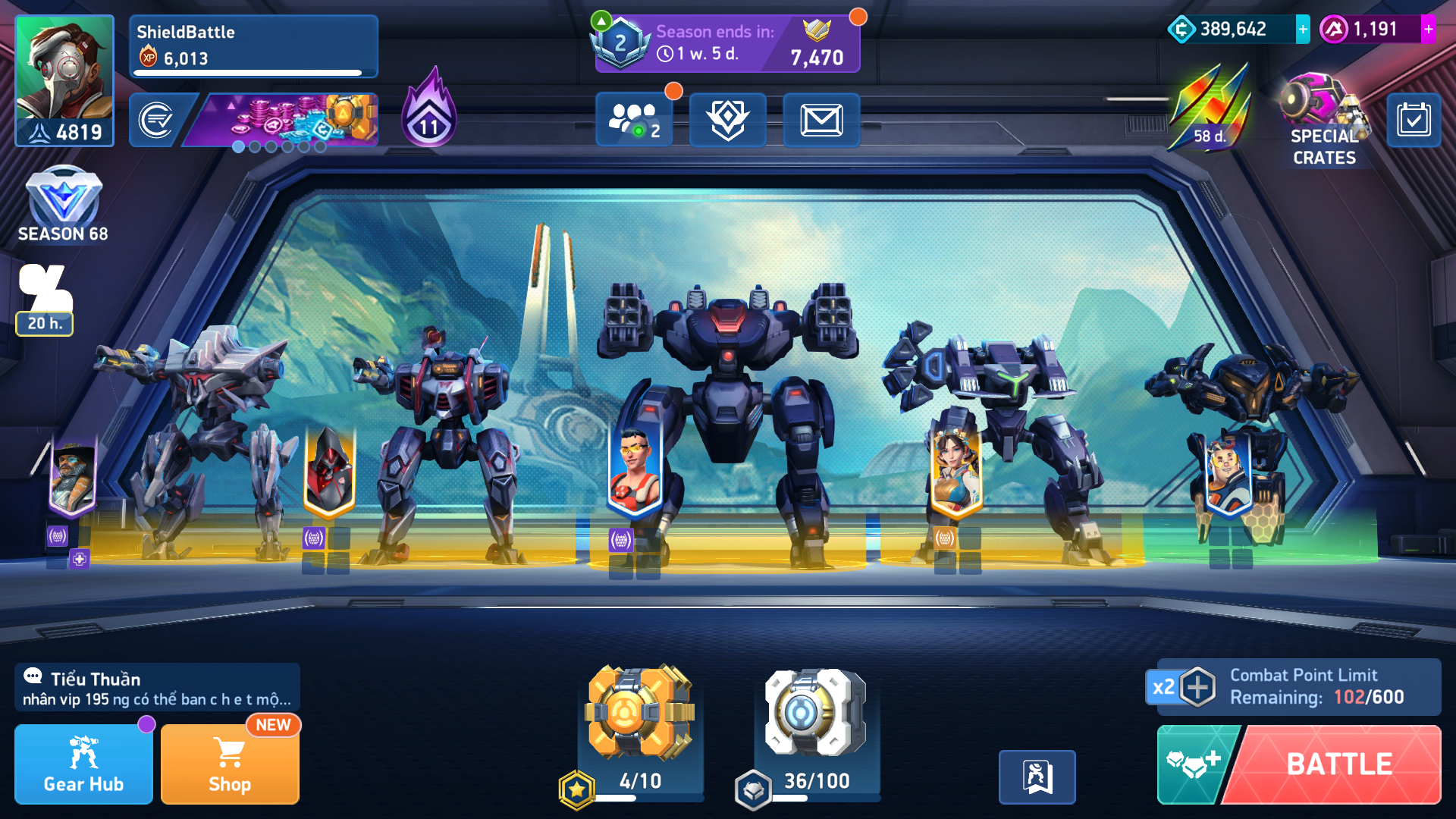
Task: Open the Shop
Action: point(230,764)
